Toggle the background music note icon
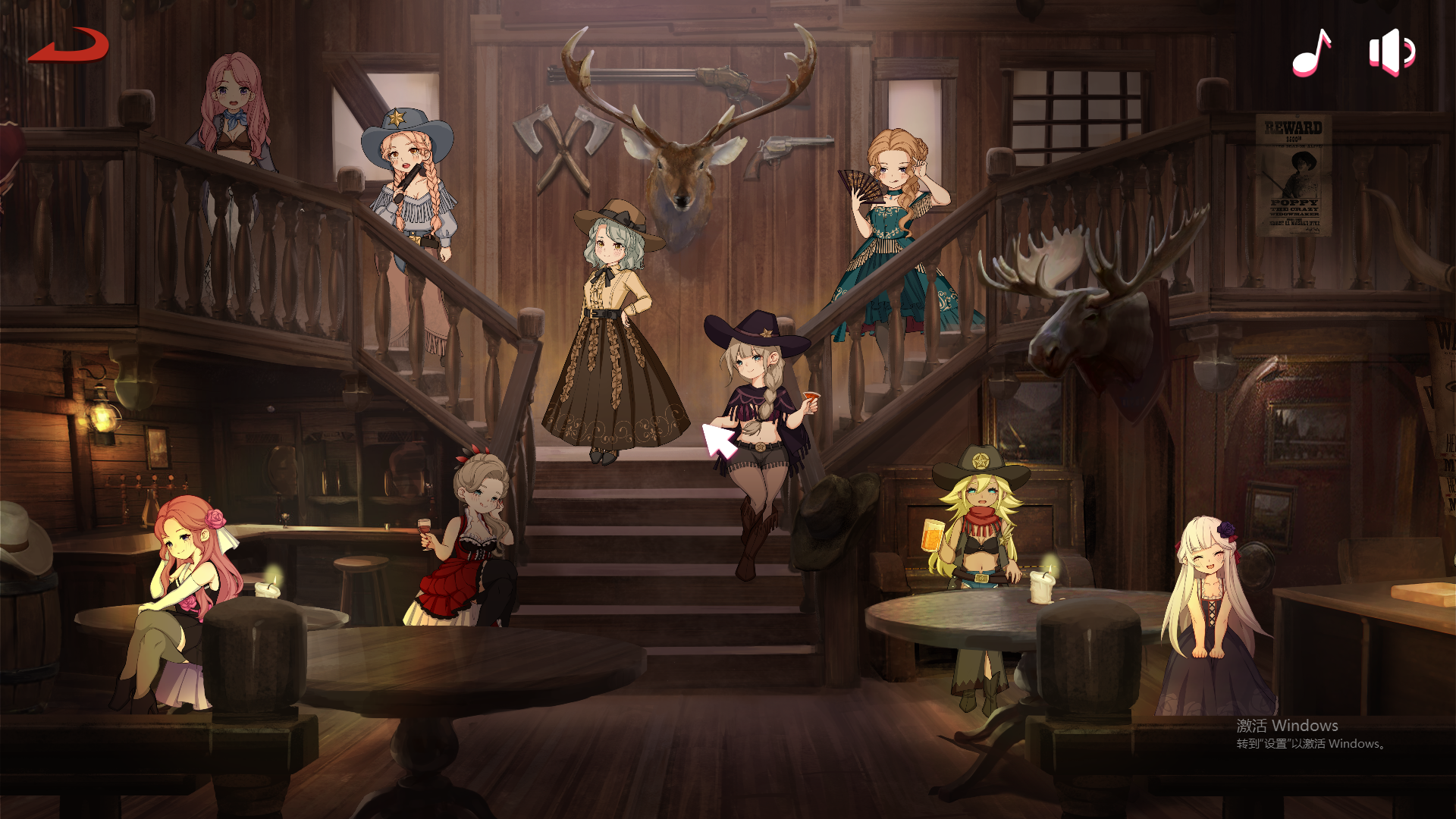This screenshot has height=819, width=1456. point(1311,53)
